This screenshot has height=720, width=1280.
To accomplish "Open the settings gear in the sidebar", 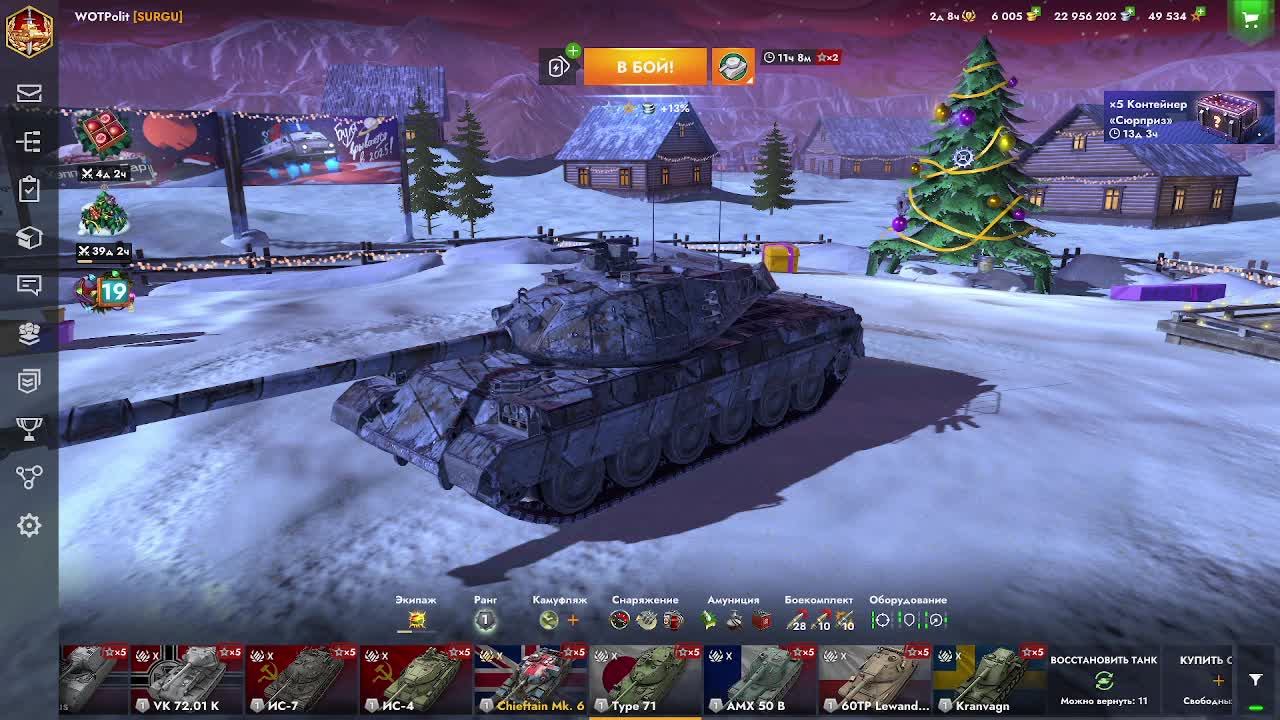I will [x=29, y=525].
